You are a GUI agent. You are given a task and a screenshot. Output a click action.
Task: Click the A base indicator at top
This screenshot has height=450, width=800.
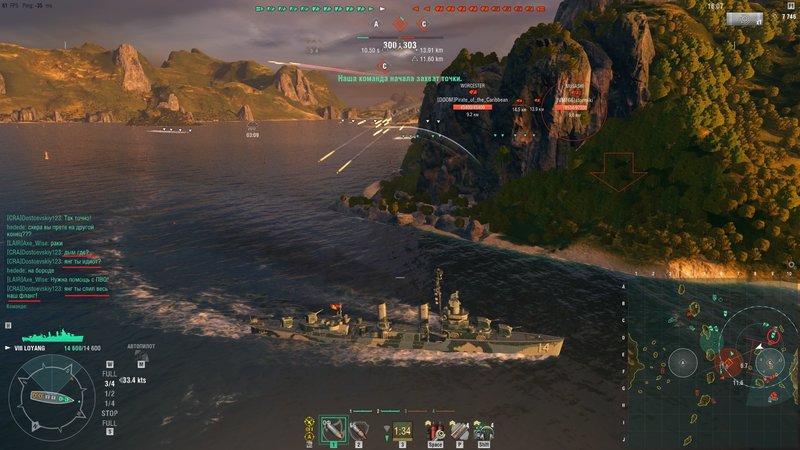coord(377,23)
